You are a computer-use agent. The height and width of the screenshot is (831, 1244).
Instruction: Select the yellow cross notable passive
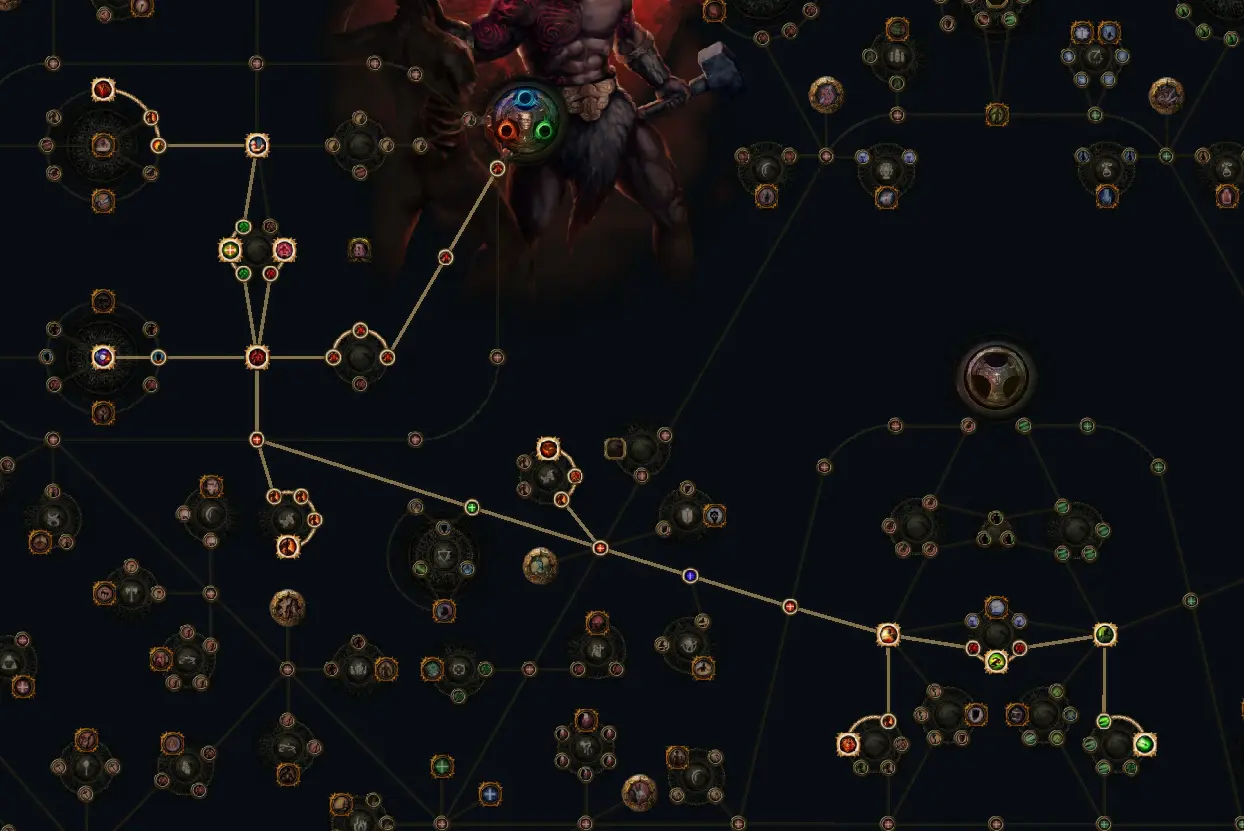click(x=231, y=250)
